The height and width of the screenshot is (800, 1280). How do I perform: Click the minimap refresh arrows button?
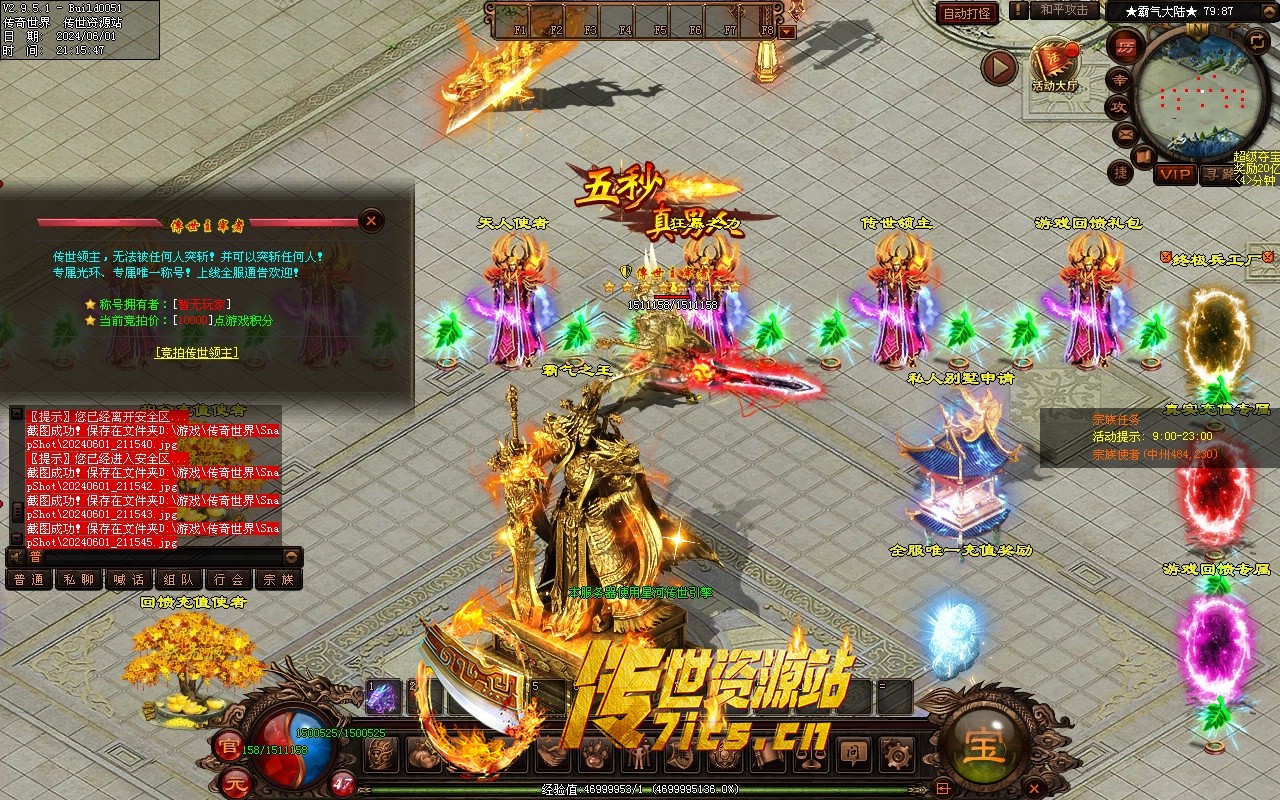coord(1258,41)
